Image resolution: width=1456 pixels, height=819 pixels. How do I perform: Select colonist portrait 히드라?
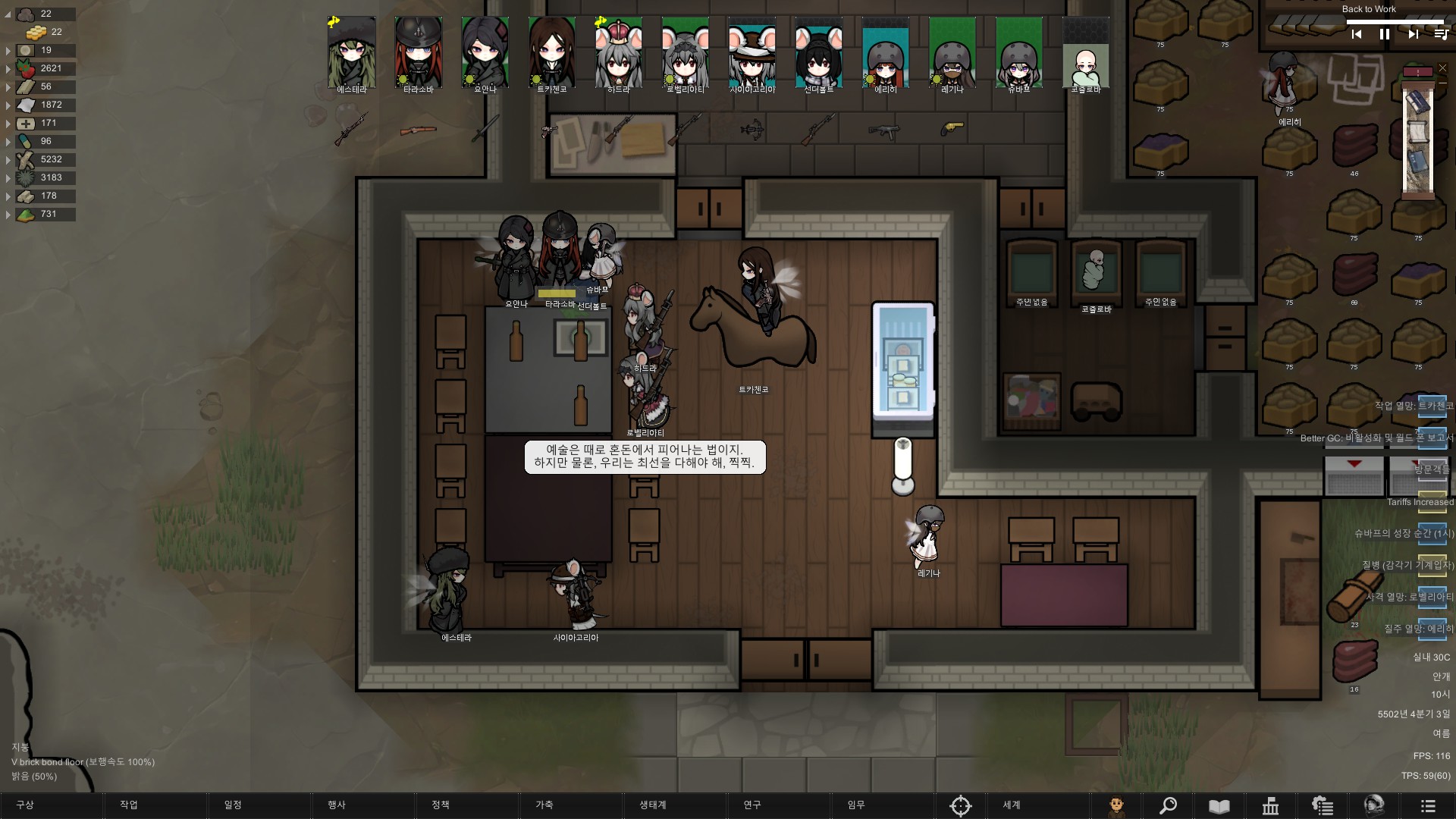(619, 53)
